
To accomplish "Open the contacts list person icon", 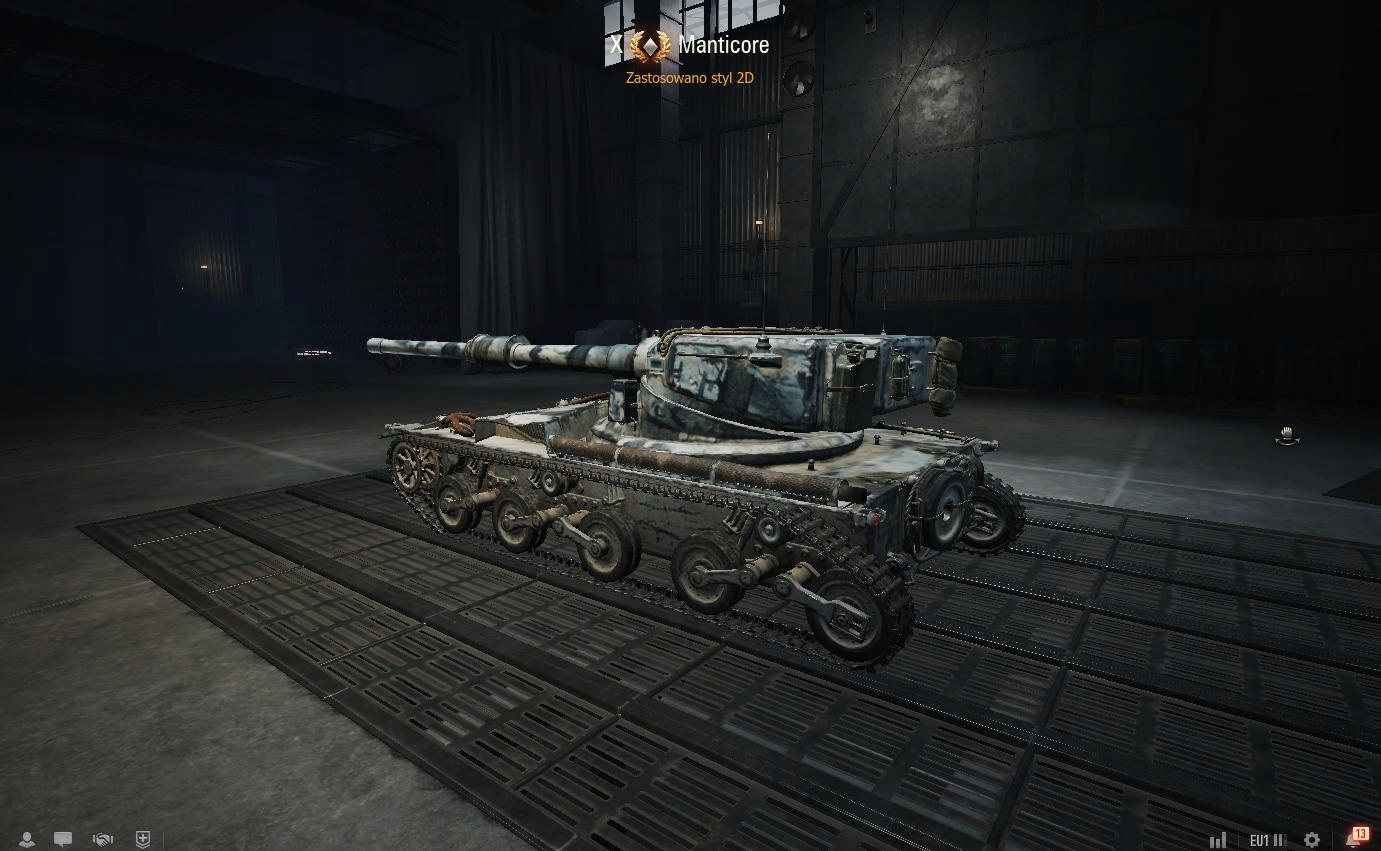I will coord(27,840).
